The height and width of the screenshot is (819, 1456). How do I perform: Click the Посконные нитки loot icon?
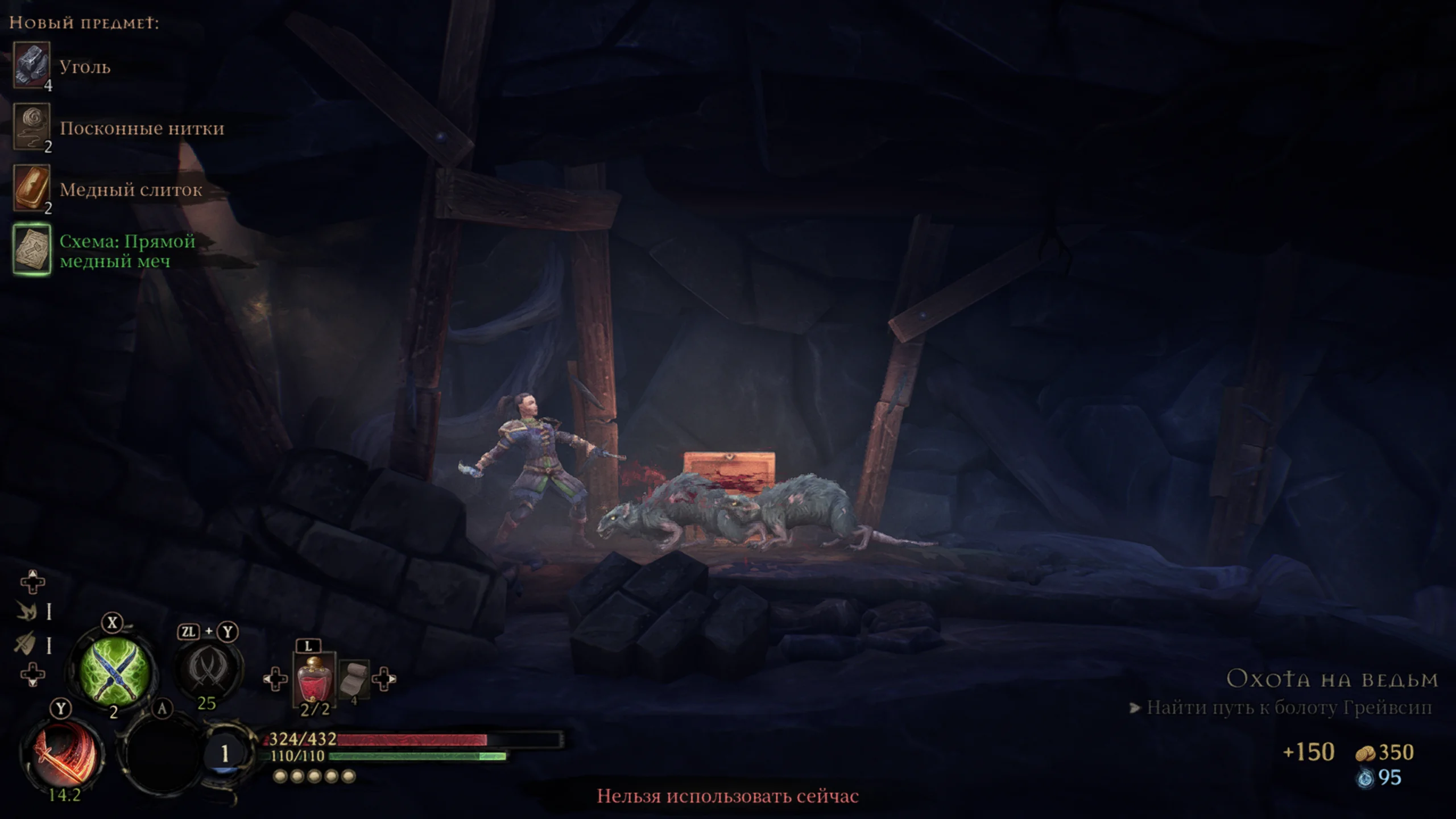tap(32, 126)
